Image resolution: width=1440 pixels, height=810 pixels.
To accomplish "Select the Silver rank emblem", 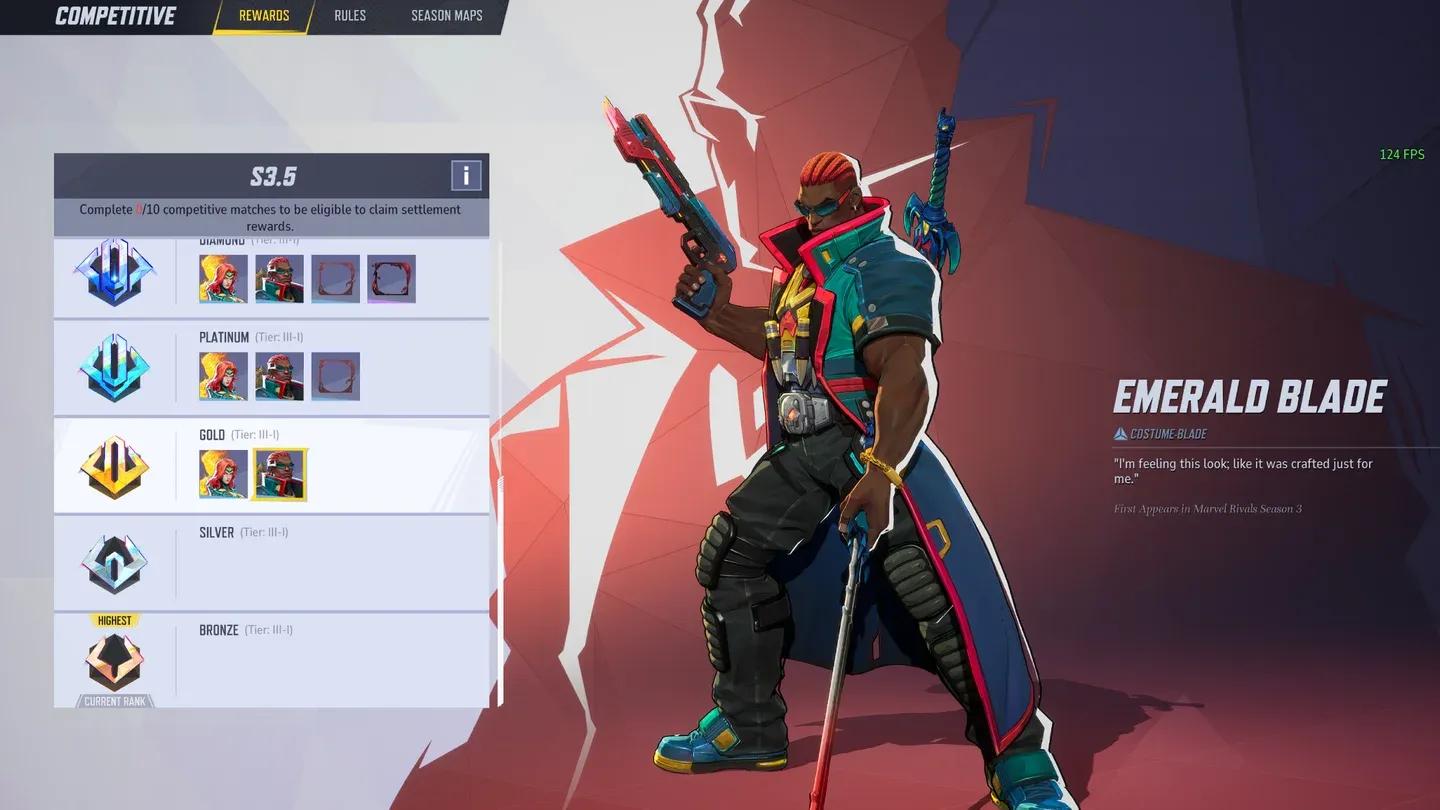I will (113, 563).
